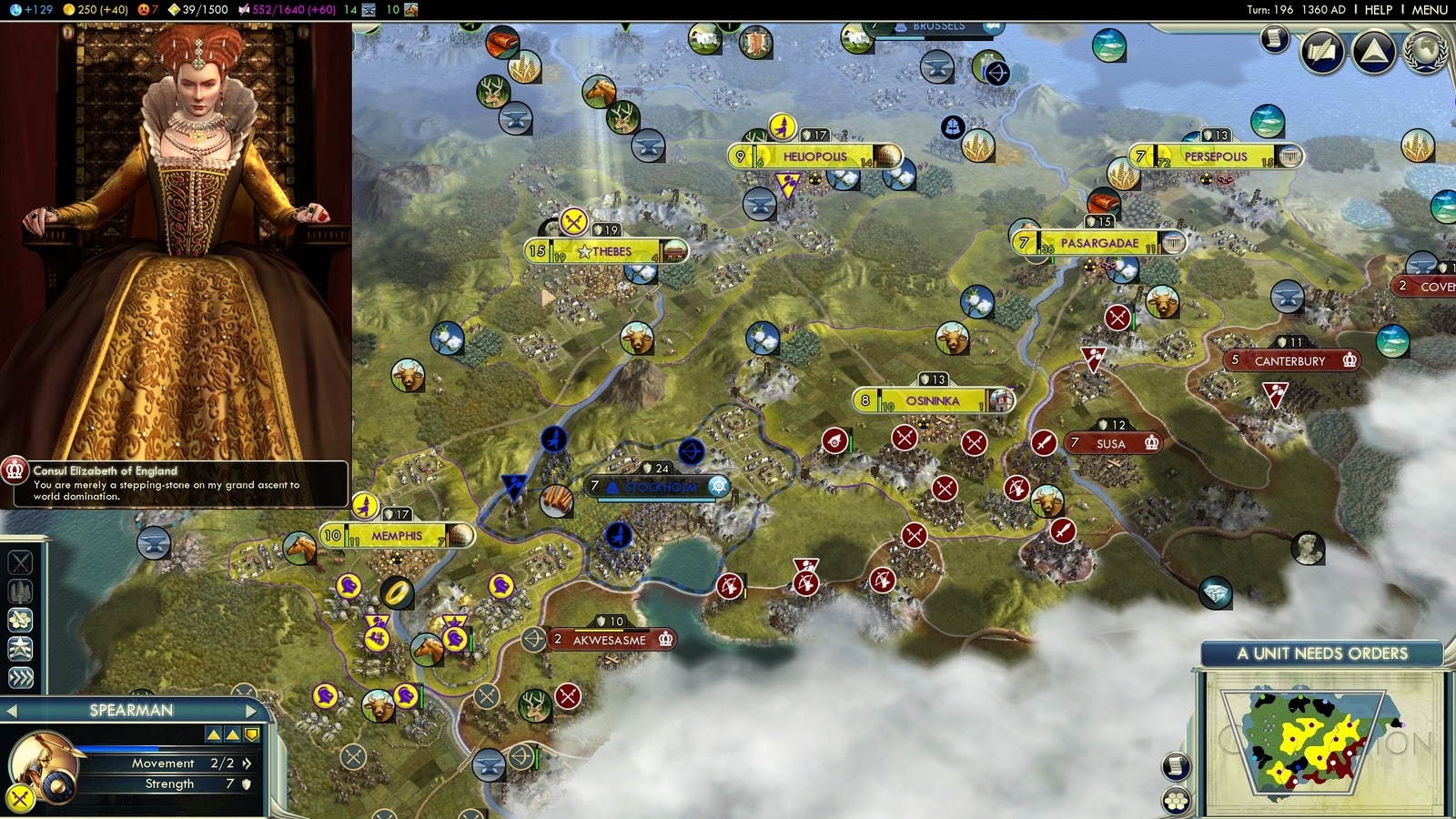Select the crossed-swords attack action for the Spearman
1456x819 pixels.
coord(18,561)
